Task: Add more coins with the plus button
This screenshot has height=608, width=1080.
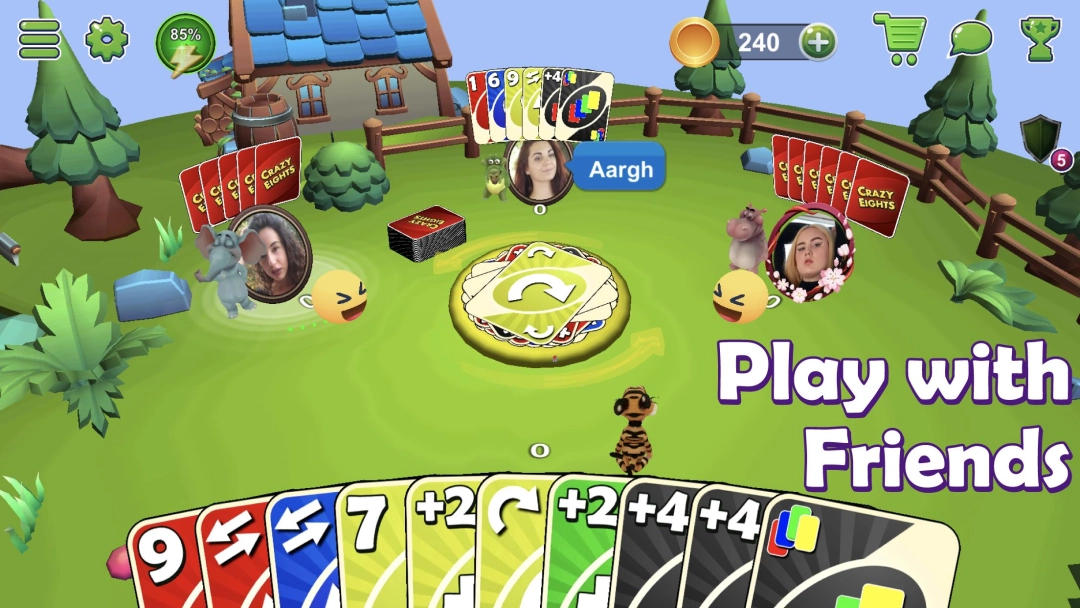Action: [x=818, y=42]
